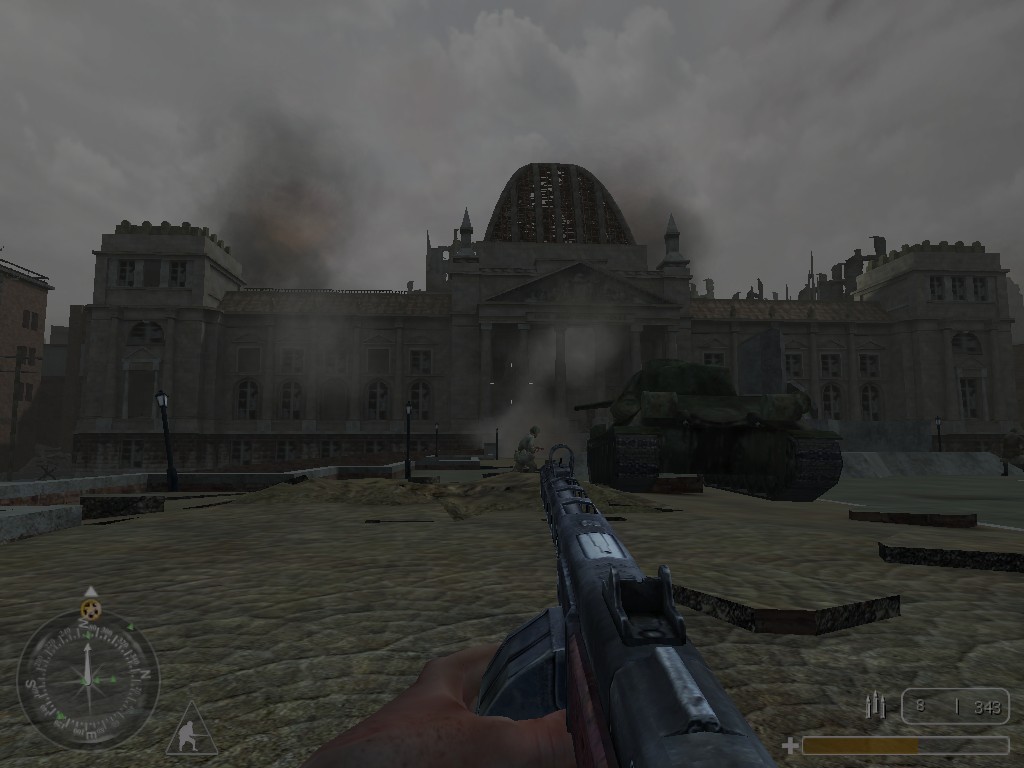Click the compass in the HUD
This screenshot has width=1024, height=768.
(x=88, y=680)
